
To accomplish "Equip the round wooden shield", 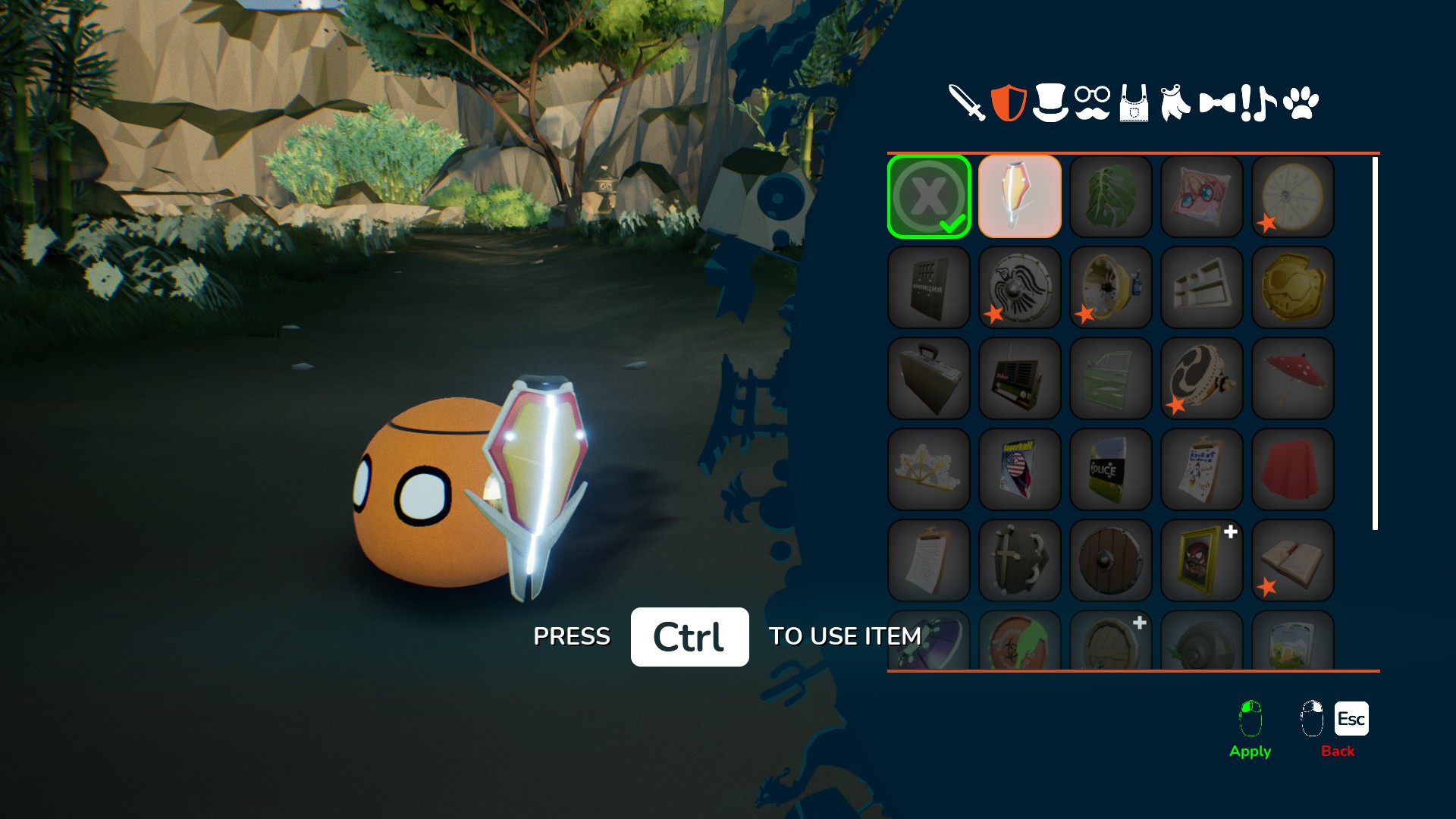I will coord(1111,560).
